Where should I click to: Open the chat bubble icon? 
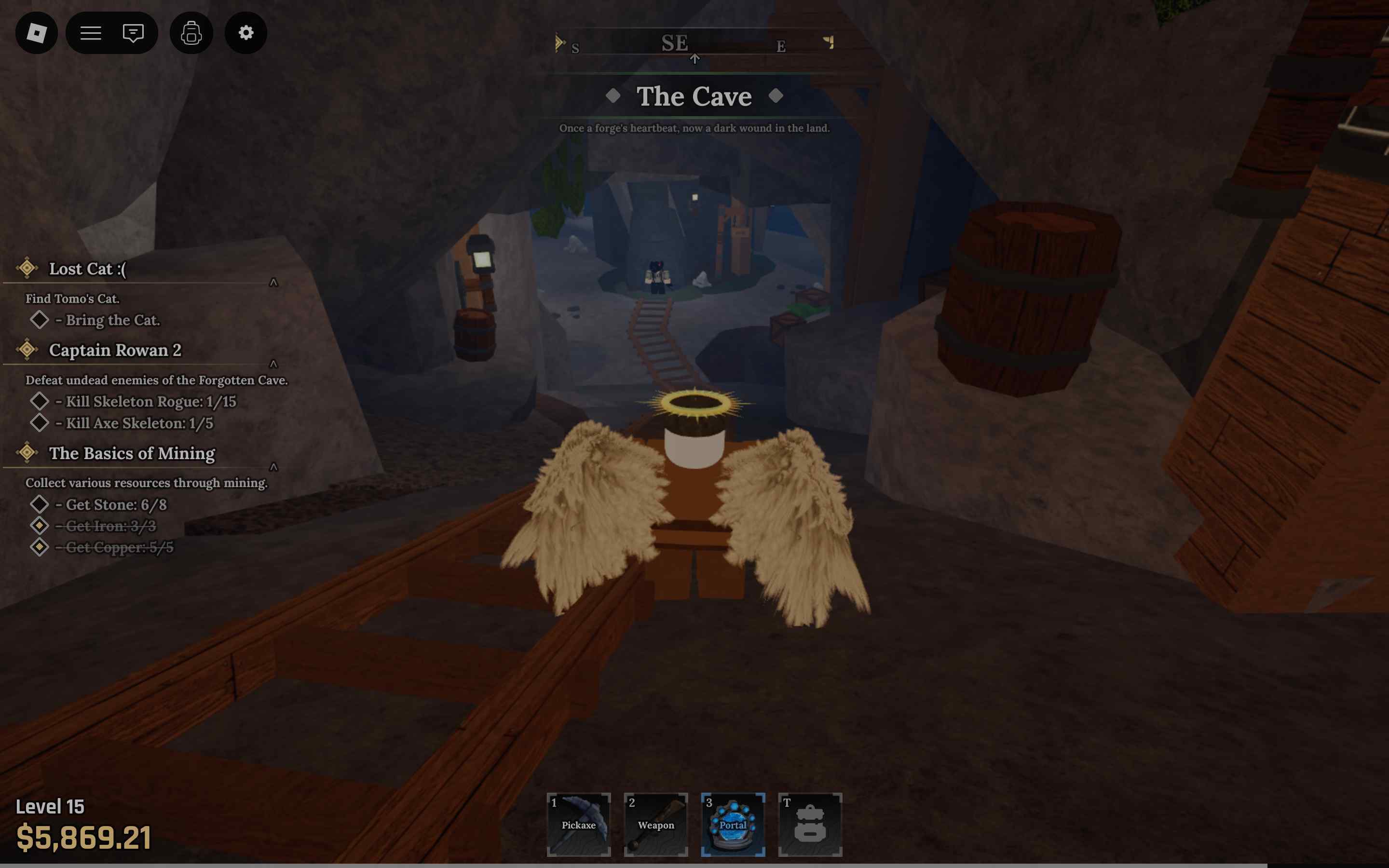pyautogui.click(x=133, y=33)
